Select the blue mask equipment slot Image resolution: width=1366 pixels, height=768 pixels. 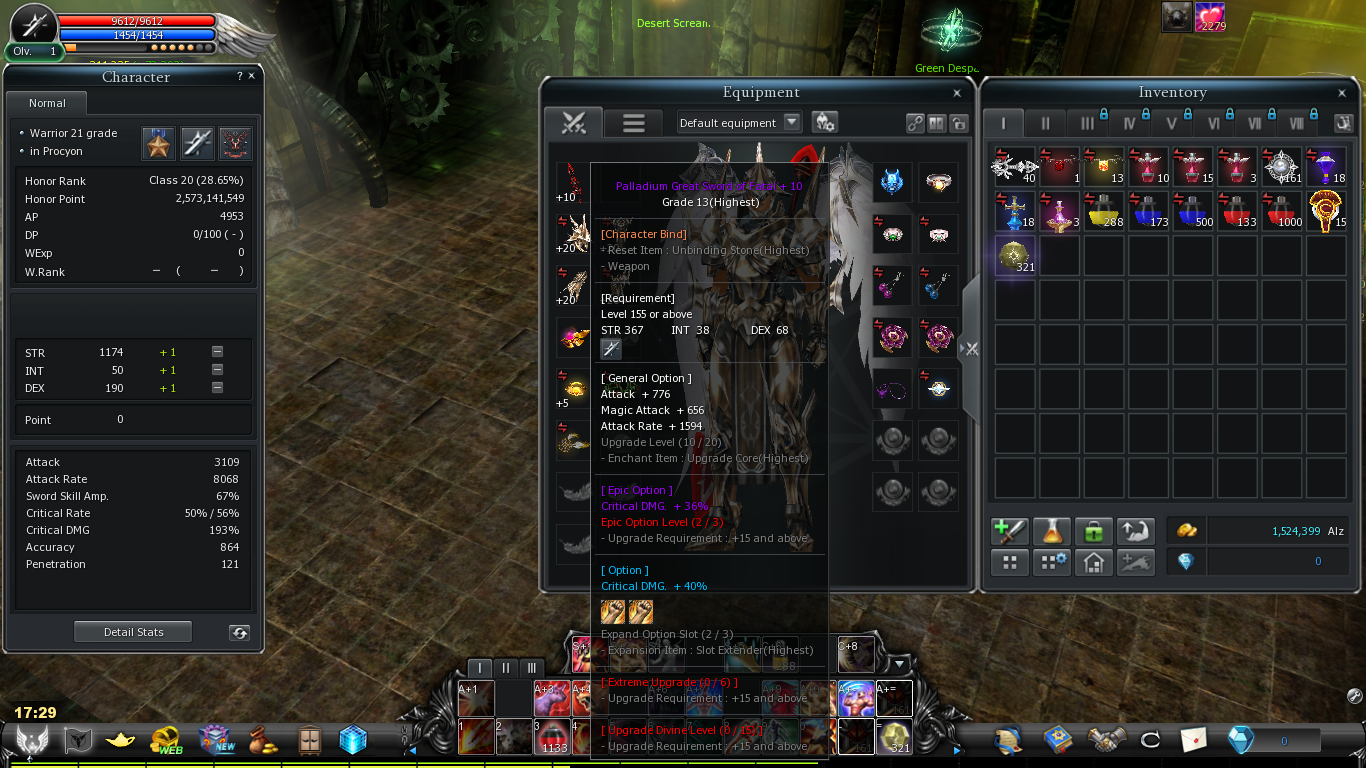[891, 181]
